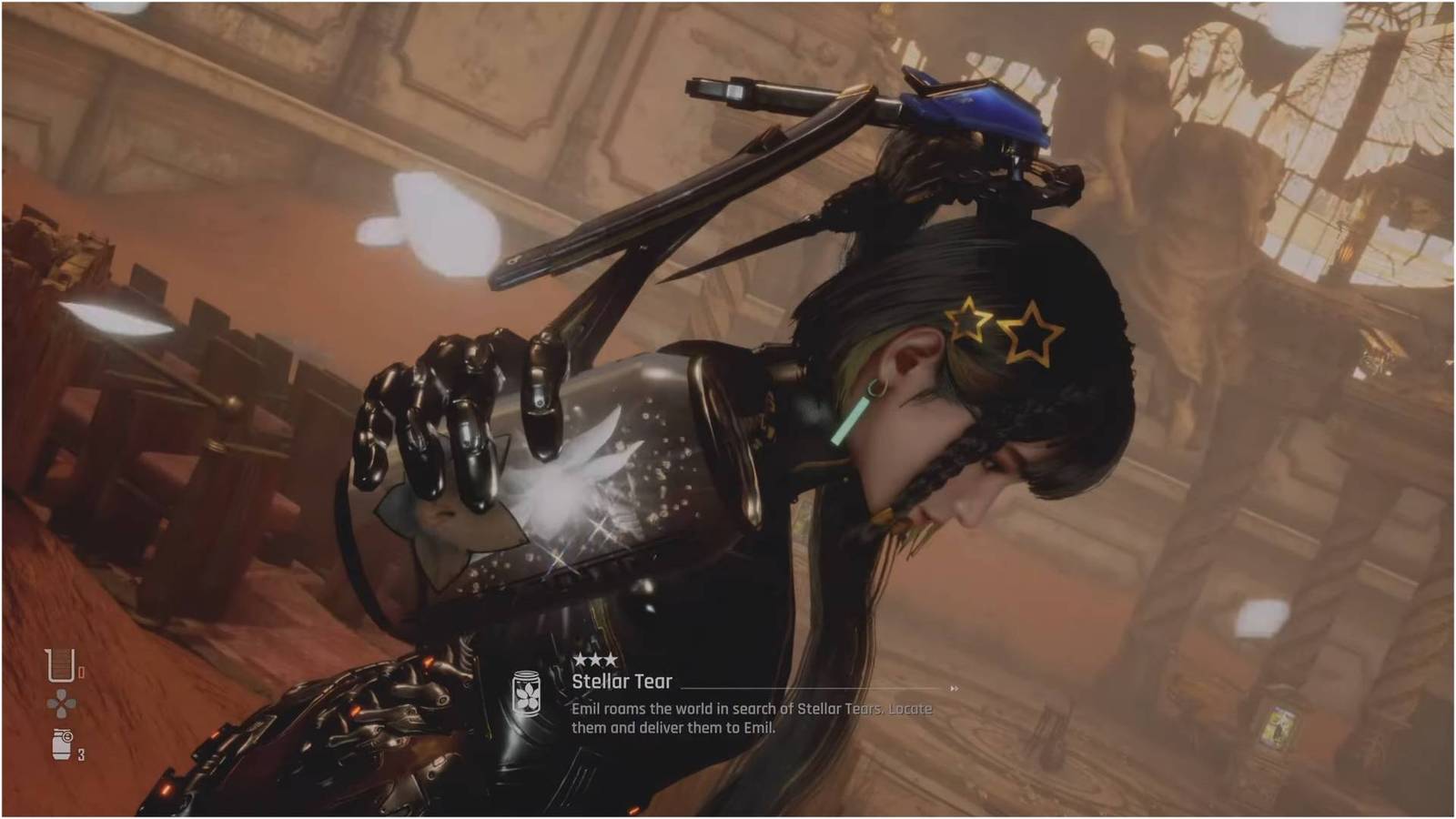Click the third rarity star icon
The width and height of the screenshot is (1456, 819).
pos(612,658)
